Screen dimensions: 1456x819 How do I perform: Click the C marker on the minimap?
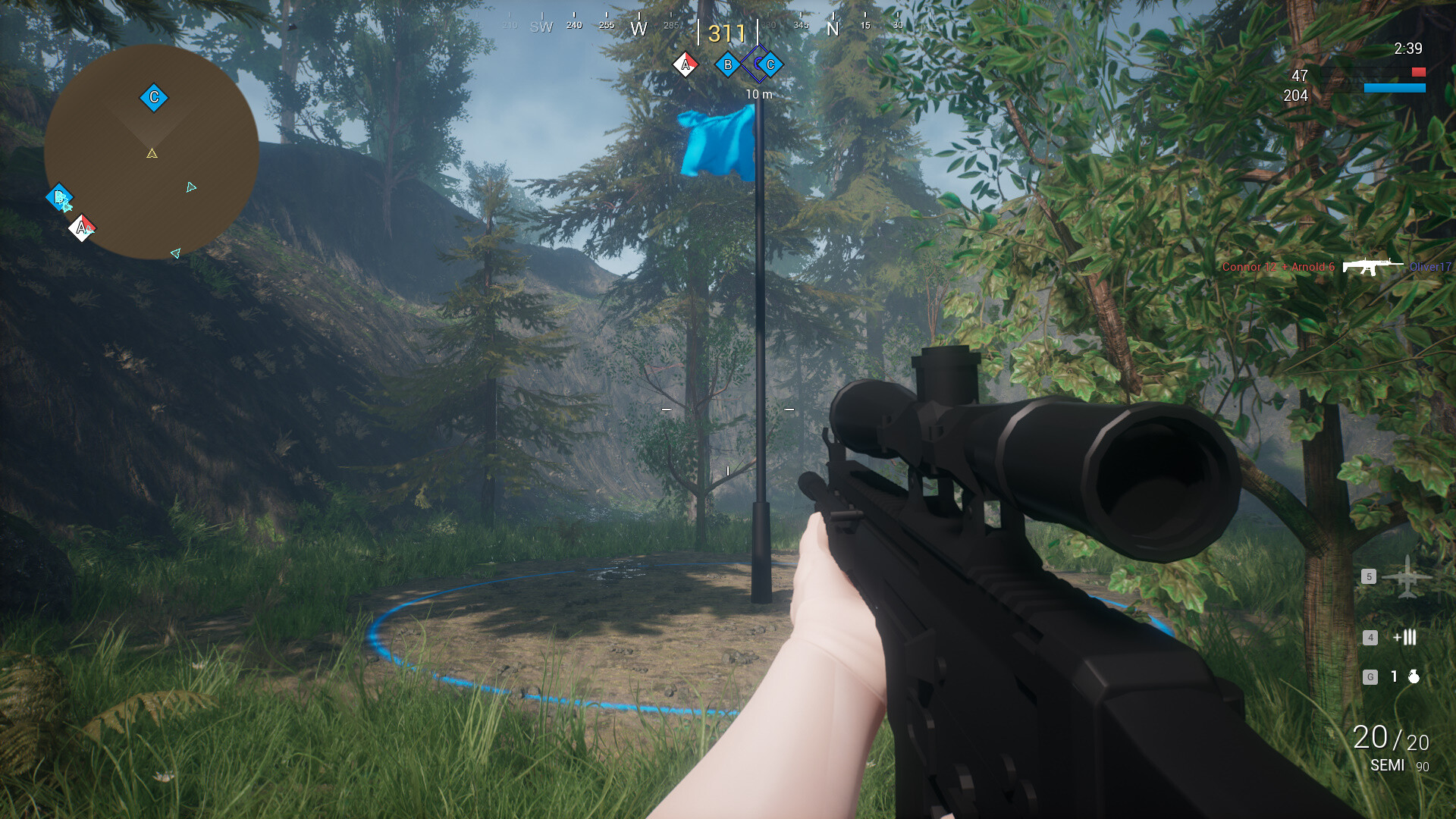click(152, 96)
